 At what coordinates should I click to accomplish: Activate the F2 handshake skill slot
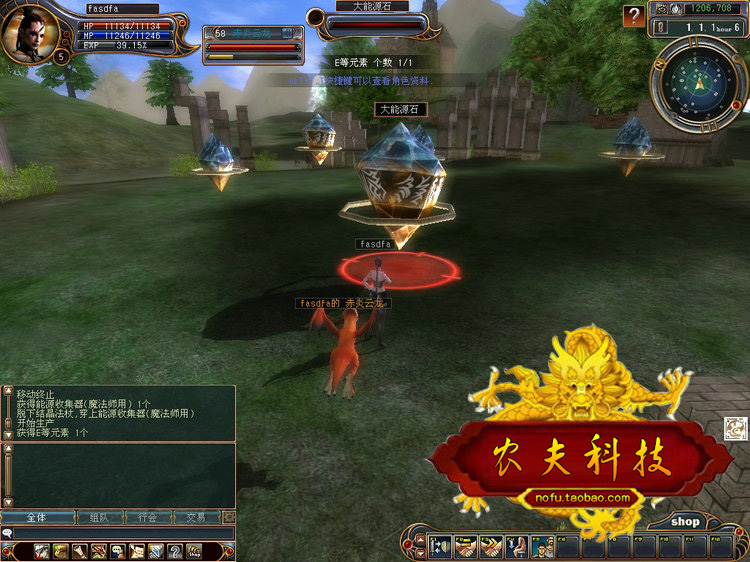[466, 547]
